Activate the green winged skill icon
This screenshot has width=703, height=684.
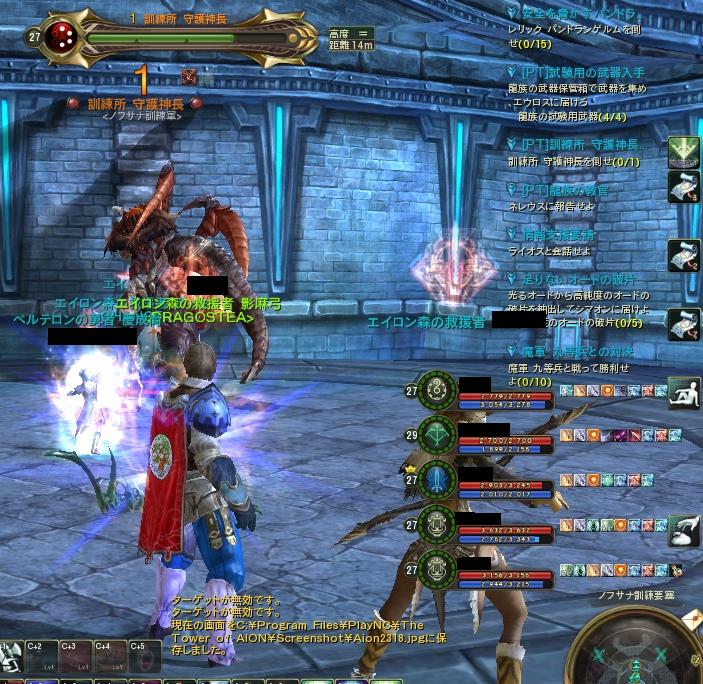[684, 150]
